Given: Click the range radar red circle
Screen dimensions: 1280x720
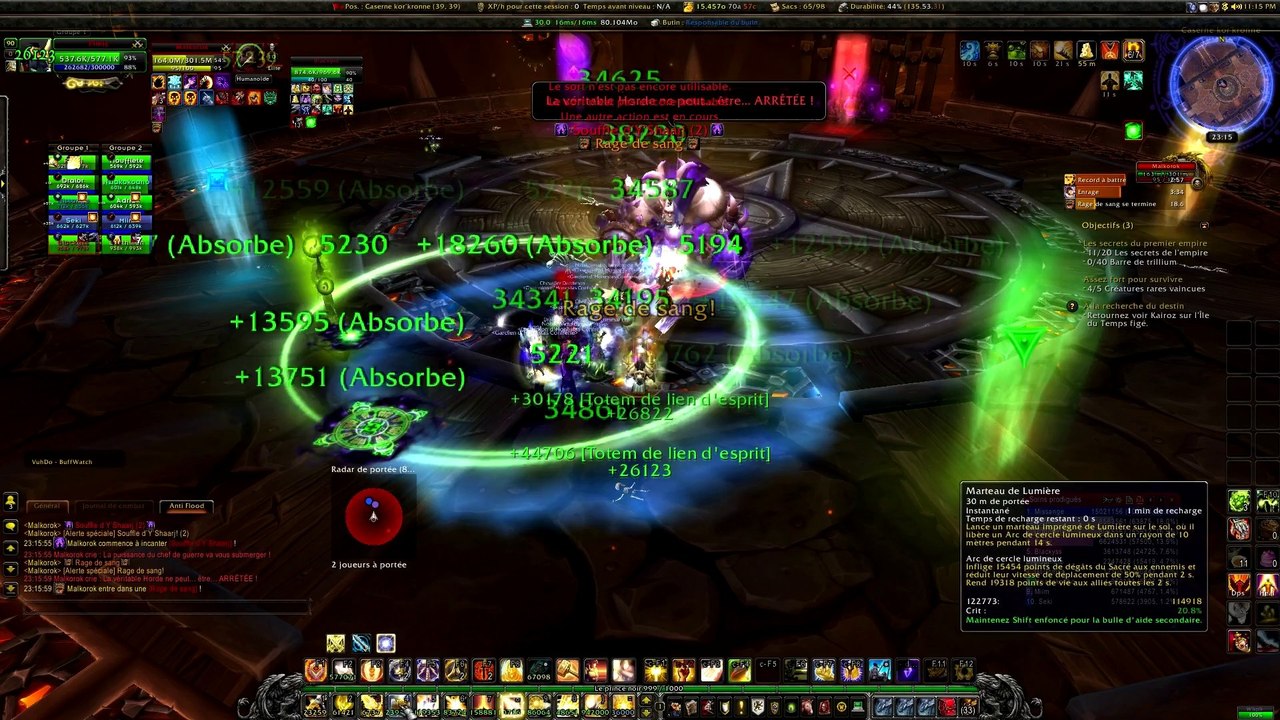Looking at the screenshot, I should click(x=373, y=516).
